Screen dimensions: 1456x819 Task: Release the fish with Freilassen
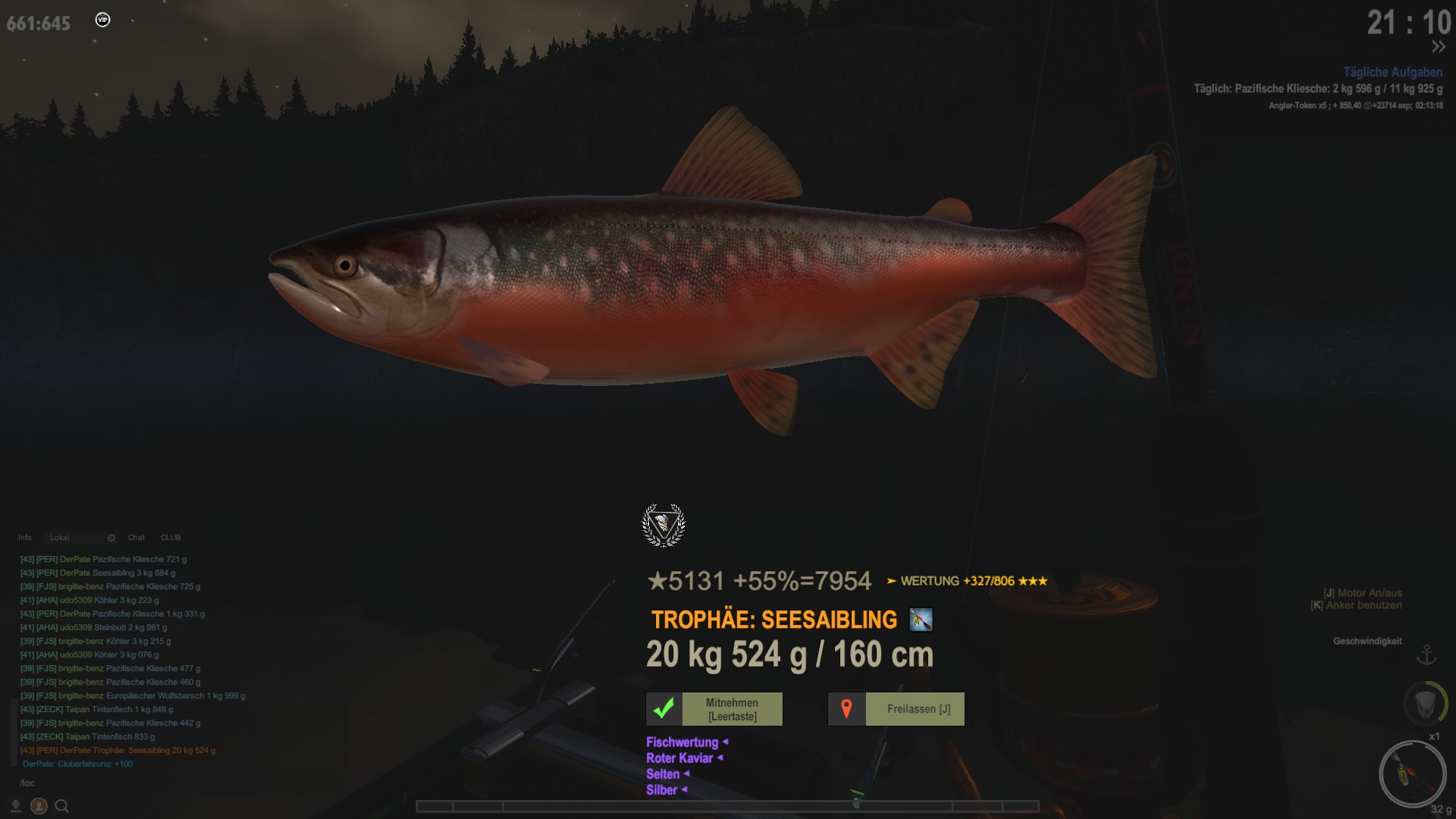(896, 709)
